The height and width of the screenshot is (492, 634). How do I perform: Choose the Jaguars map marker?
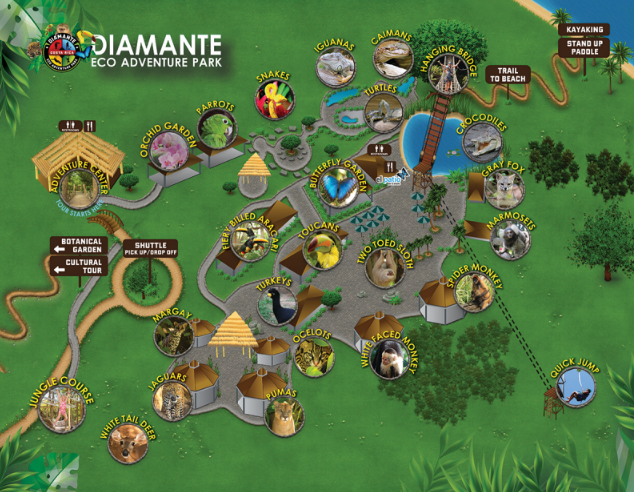tap(176, 402)
